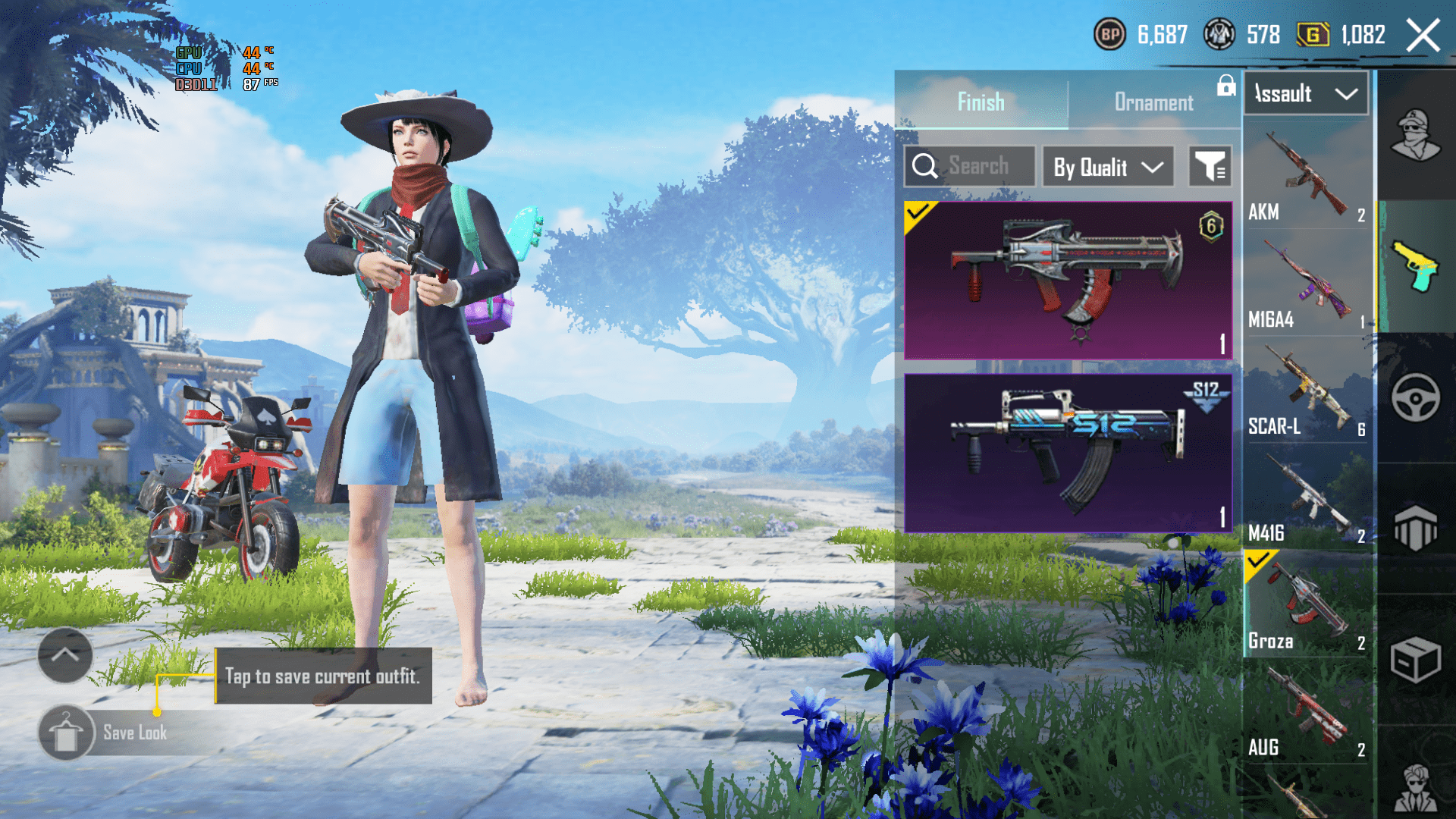Pick M416 from the weapon list

tap(1307, 498)
